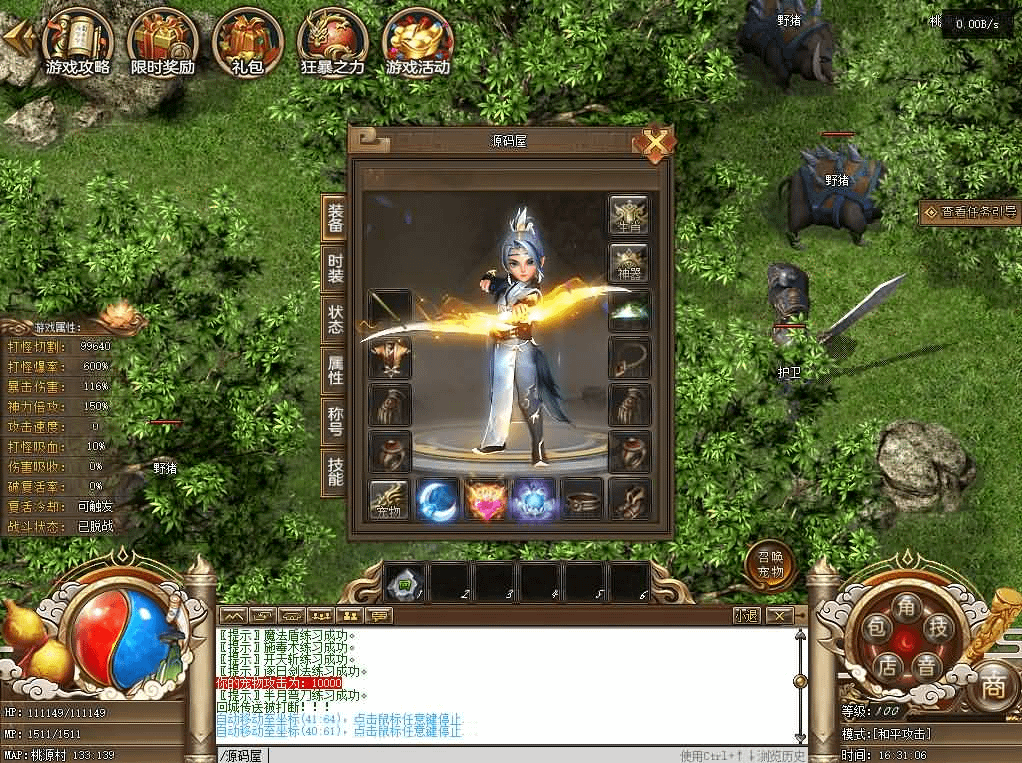
Task: Open the 游戏攻略 game guide icon
Action: 77,42
